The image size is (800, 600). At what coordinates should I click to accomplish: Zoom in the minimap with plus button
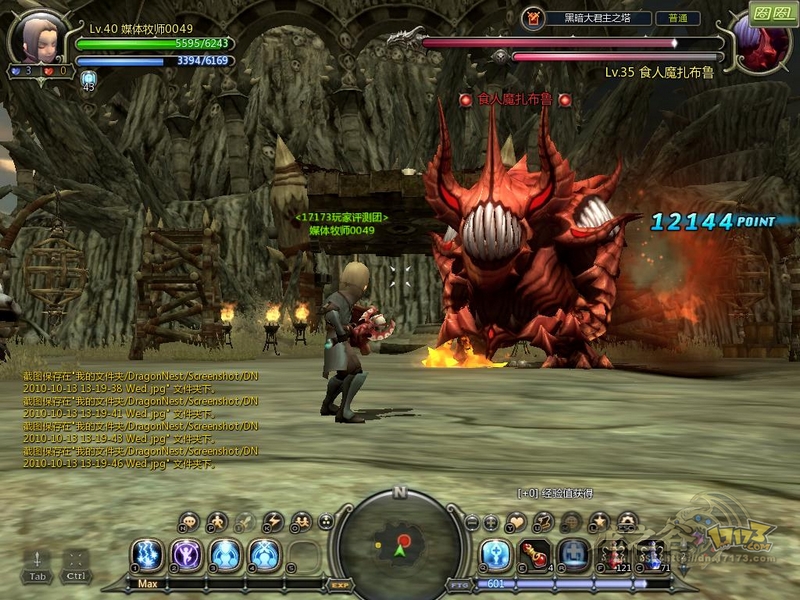coord(490,522)
